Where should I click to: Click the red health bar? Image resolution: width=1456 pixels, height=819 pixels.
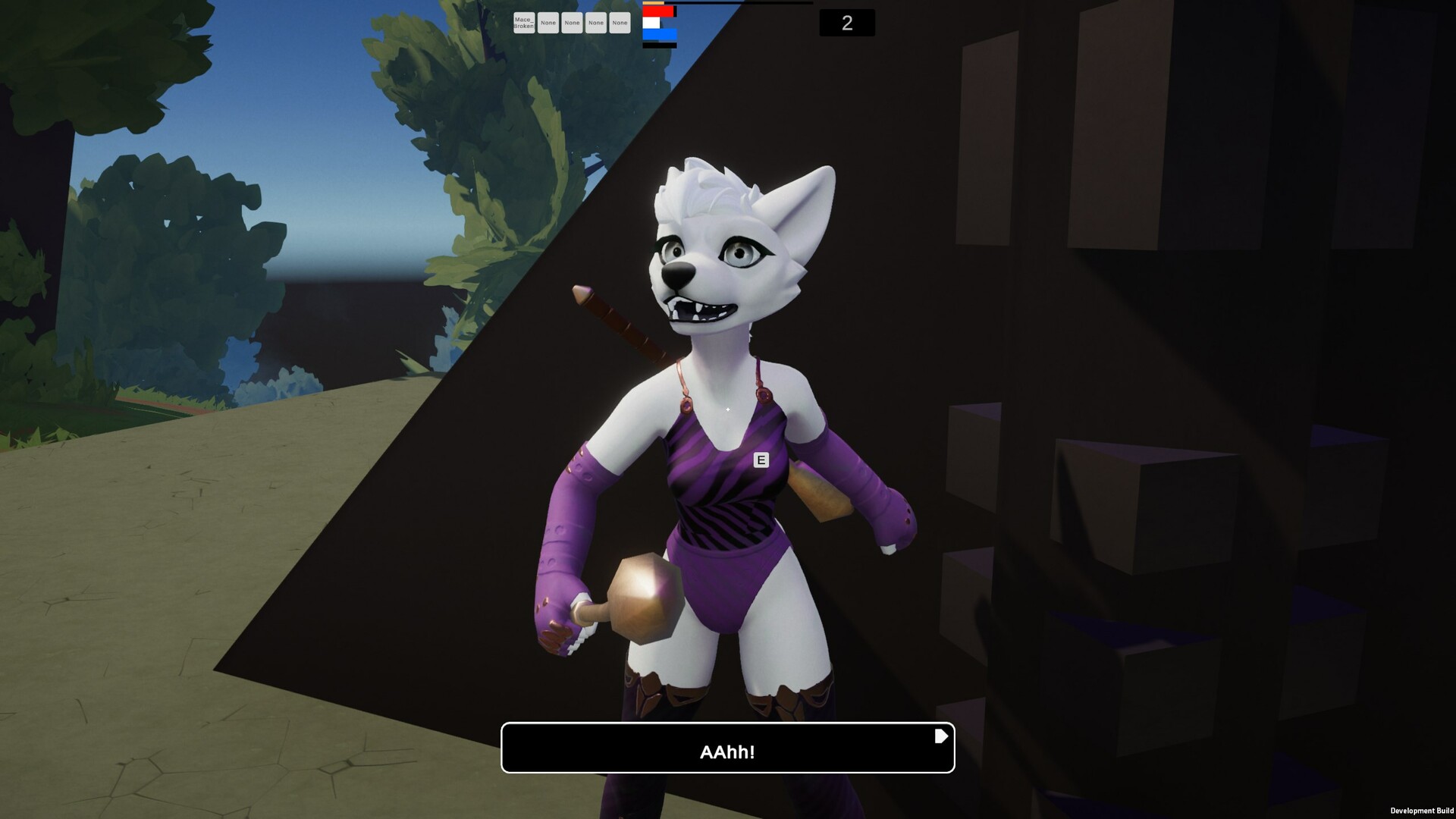click(x=656, y=11)
